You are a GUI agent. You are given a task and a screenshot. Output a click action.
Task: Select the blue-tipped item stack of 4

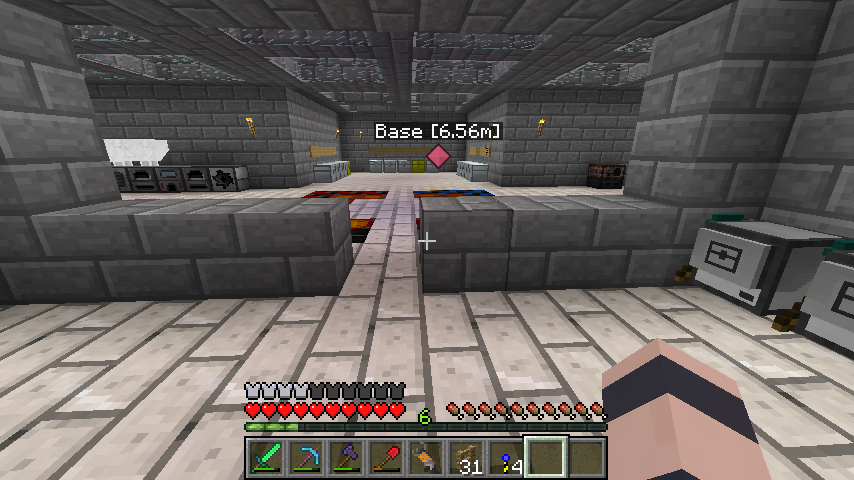click(x=505, y=458)
